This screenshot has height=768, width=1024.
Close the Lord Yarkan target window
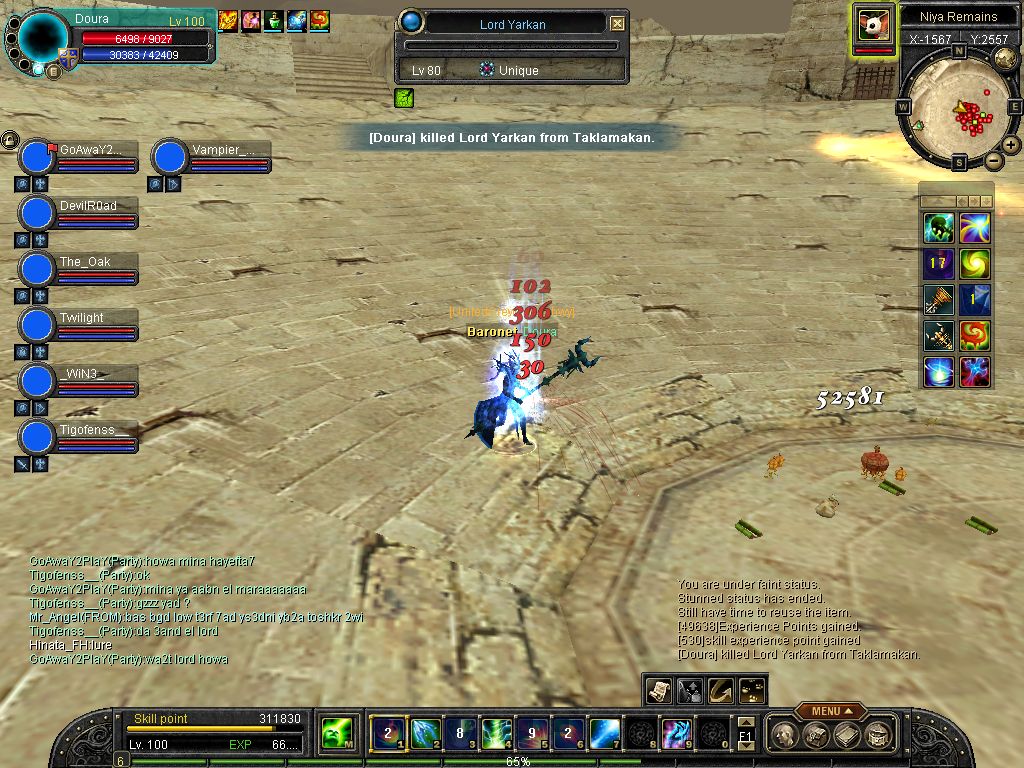(x=617, y=23)
